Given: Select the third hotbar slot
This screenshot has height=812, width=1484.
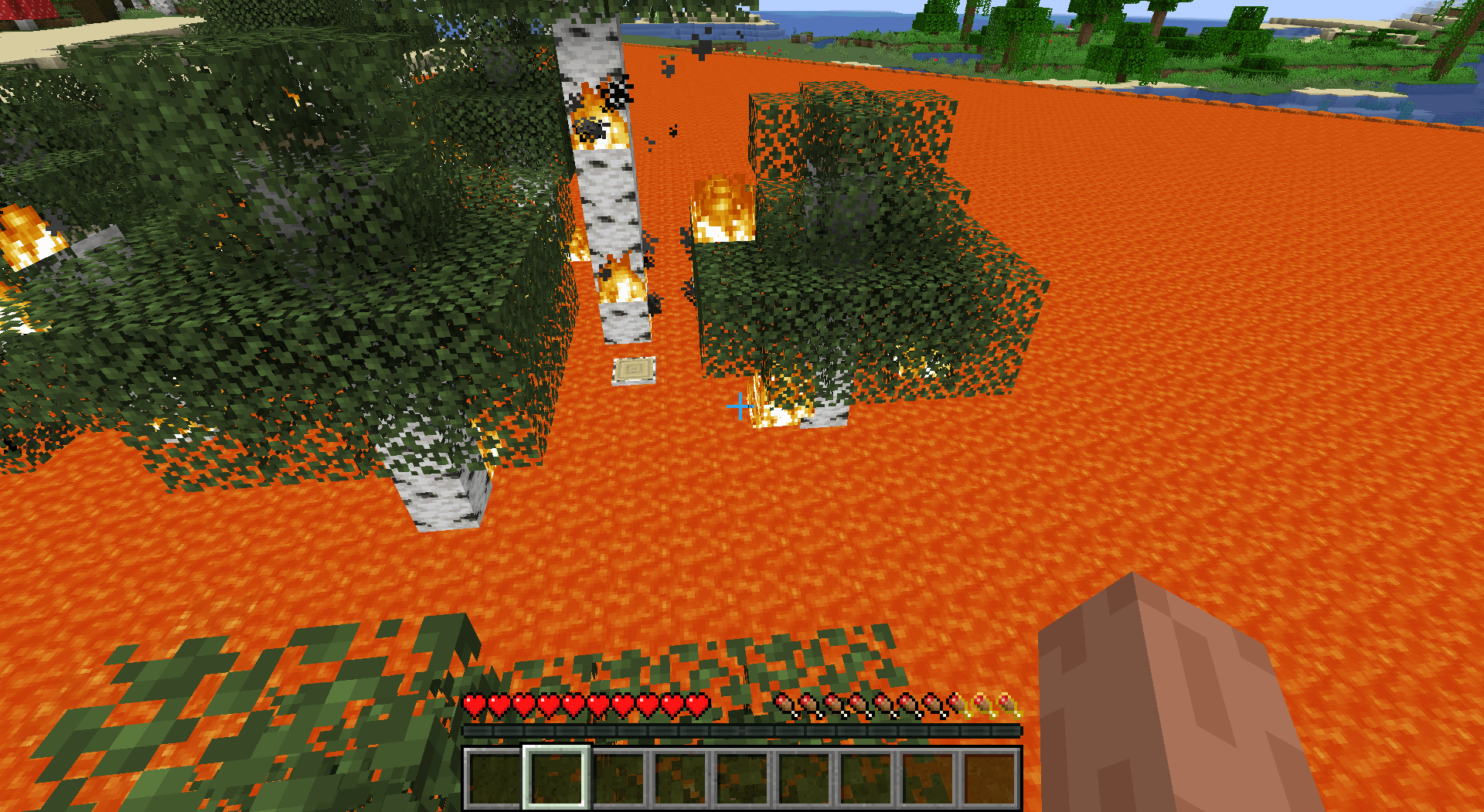Looking at the screenshot, I should coord(618,780).
